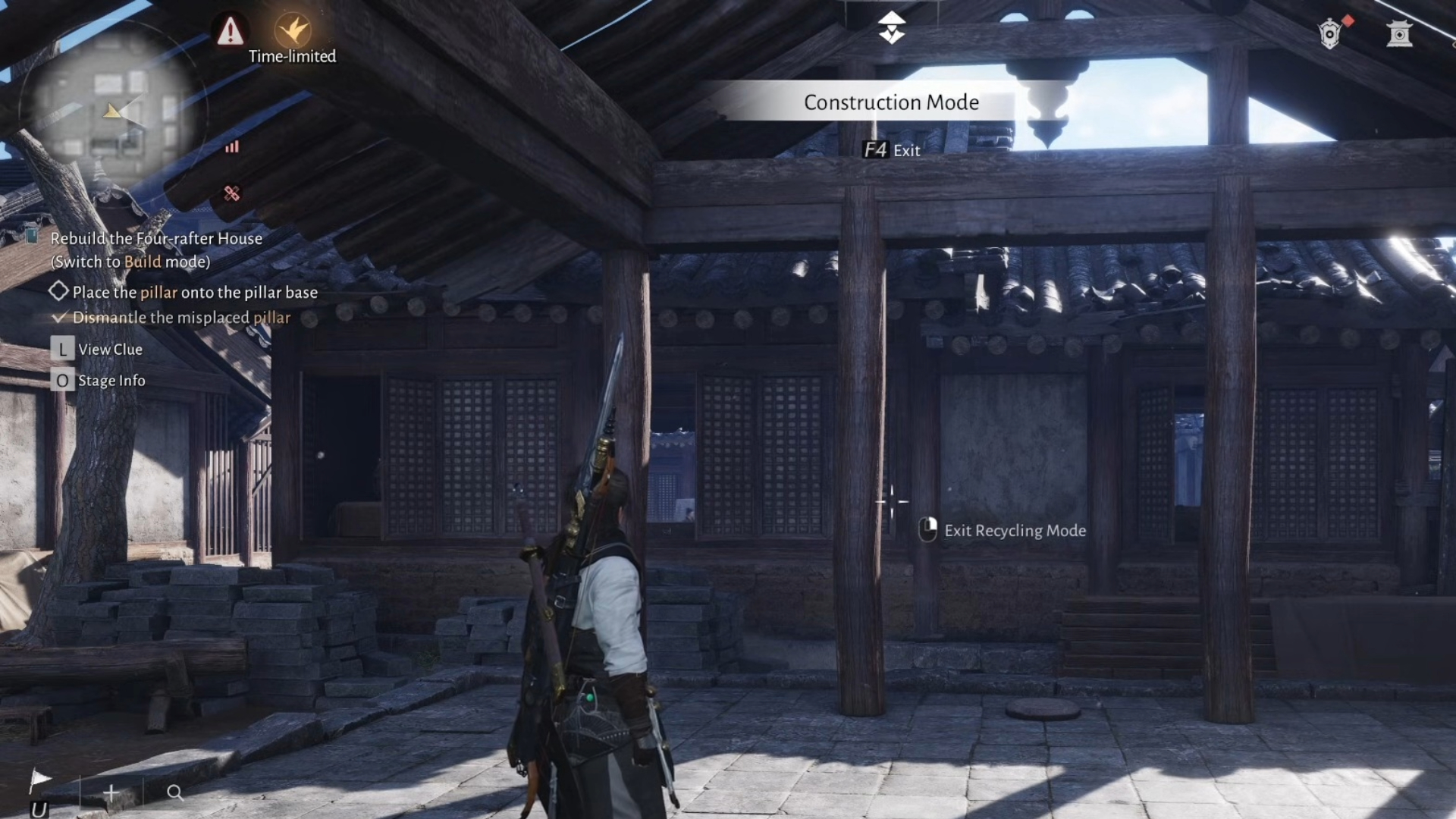Open the magnifying glass search icon
The image size is (1456, 819).
pyautogui.click(x=174, y=792)
